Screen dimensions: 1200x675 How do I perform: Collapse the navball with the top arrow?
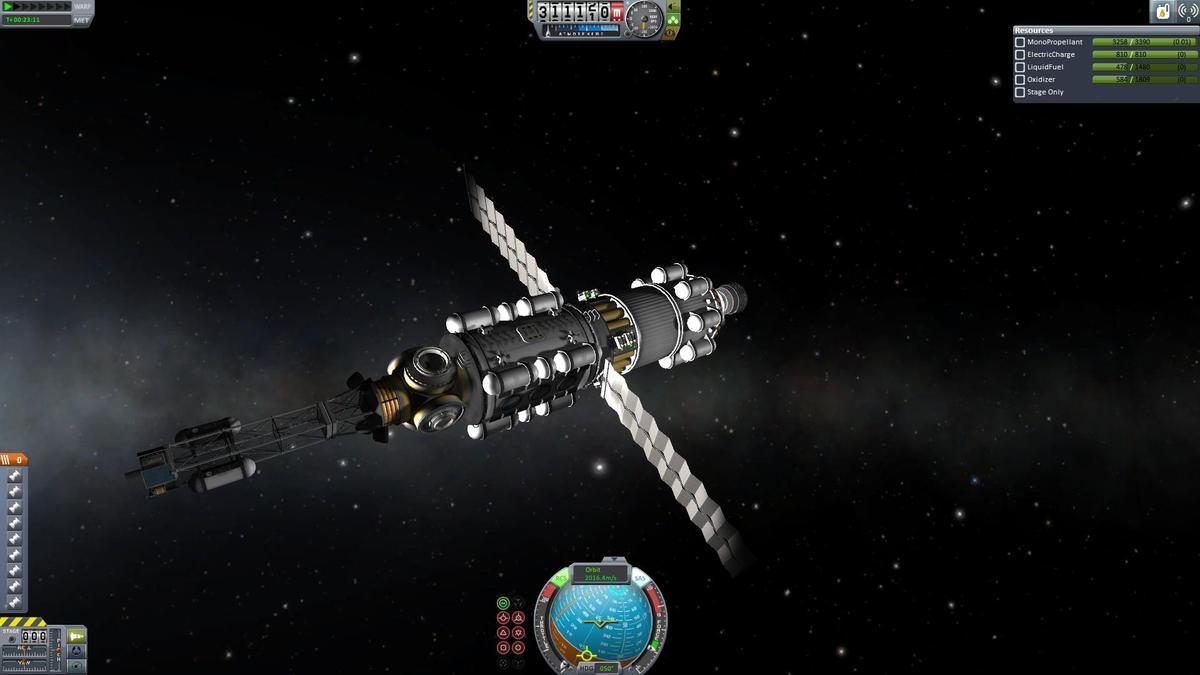pyautogui.click(x=600, y=563)
